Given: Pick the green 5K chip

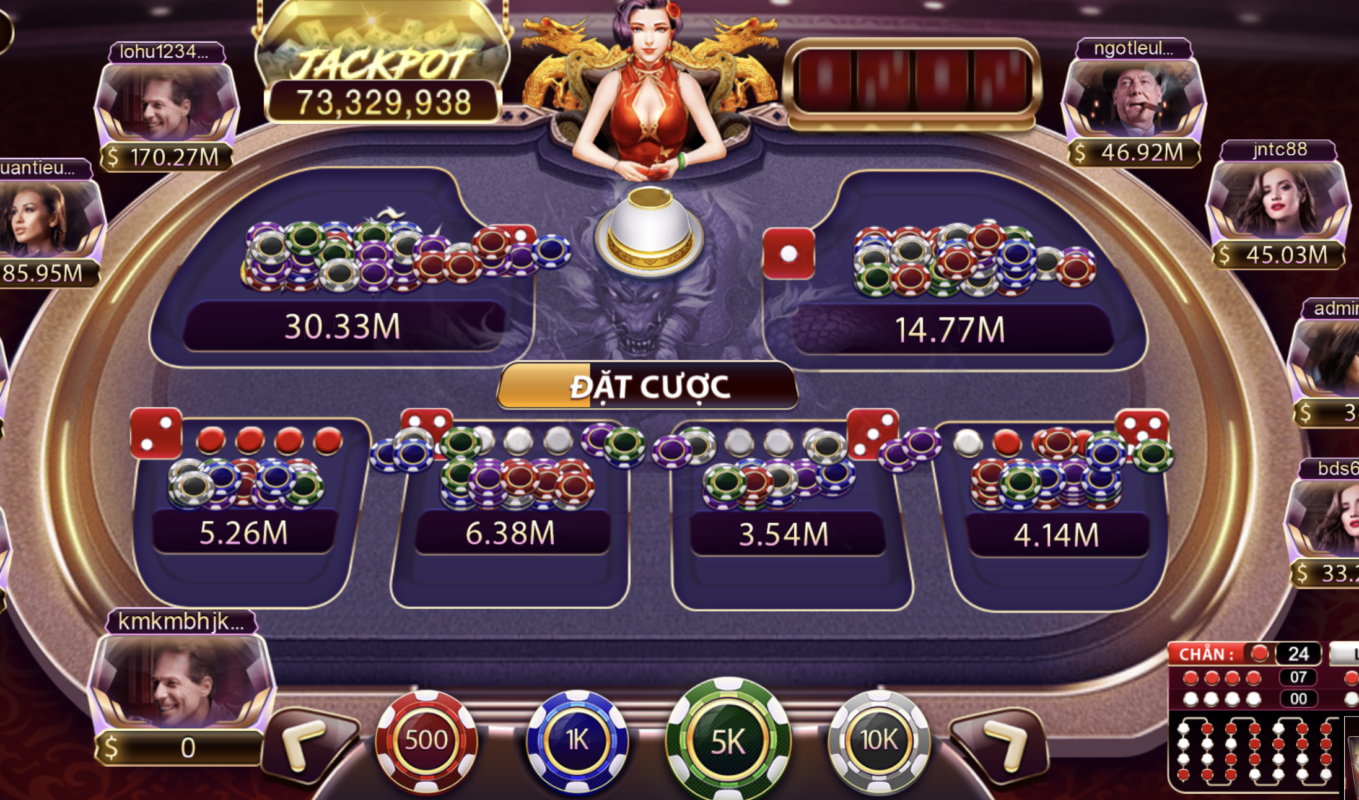Looking at the screenshot, I should point(728,740).
